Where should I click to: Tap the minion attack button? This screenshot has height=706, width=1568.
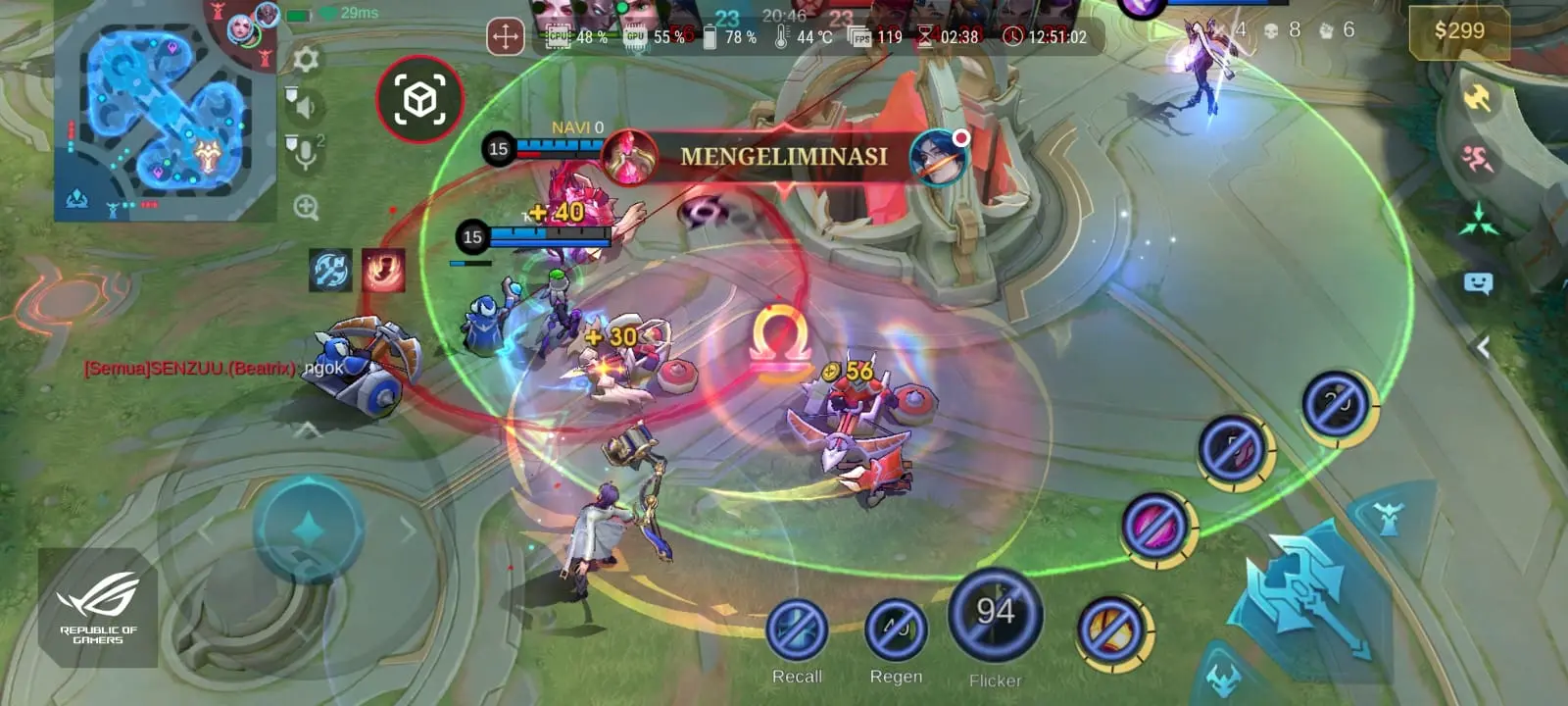click(x=1225, y=679)
